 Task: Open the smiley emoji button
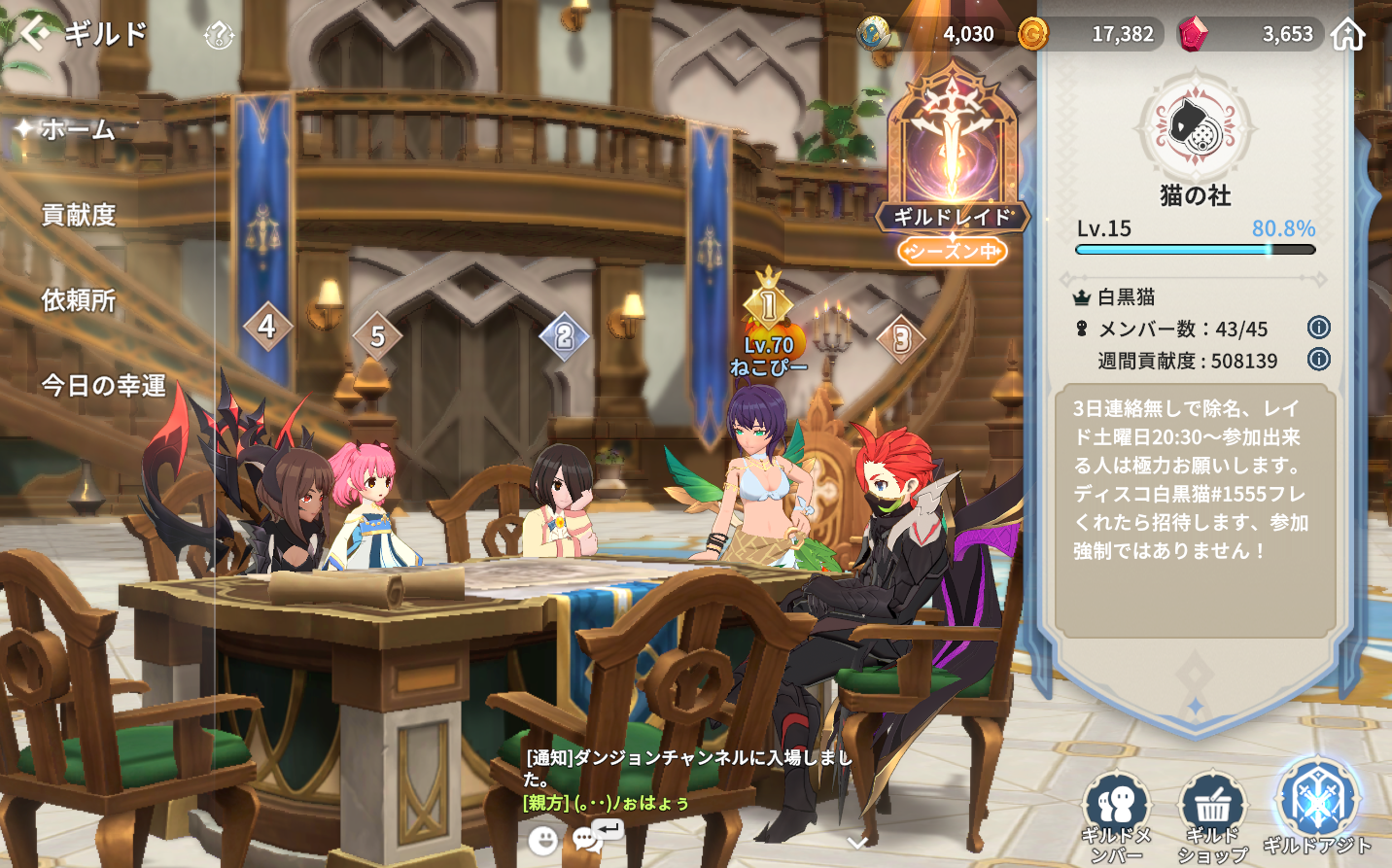pyautogui.click(x=543, y=840)
